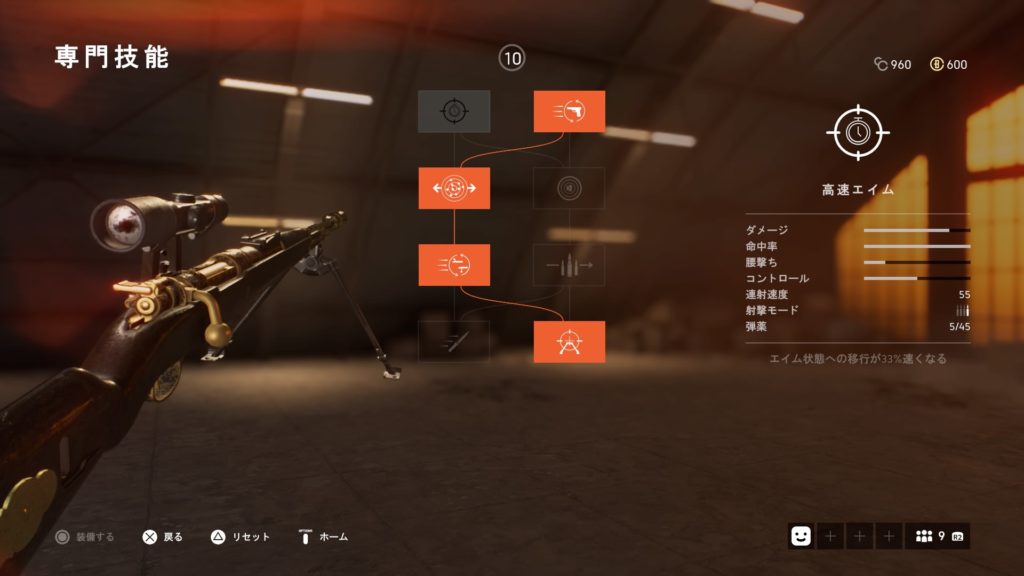Click the smiley face squad avatar
Viewport: 1024px width, 576px height.
(801, 537)
